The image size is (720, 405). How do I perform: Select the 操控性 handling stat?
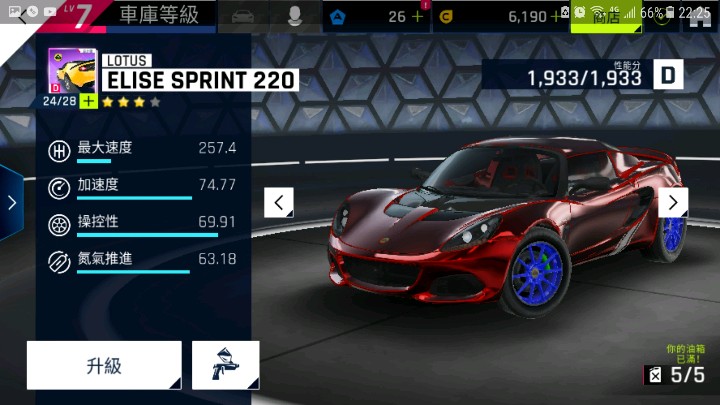pyautogui.click(x=141, y=222)
